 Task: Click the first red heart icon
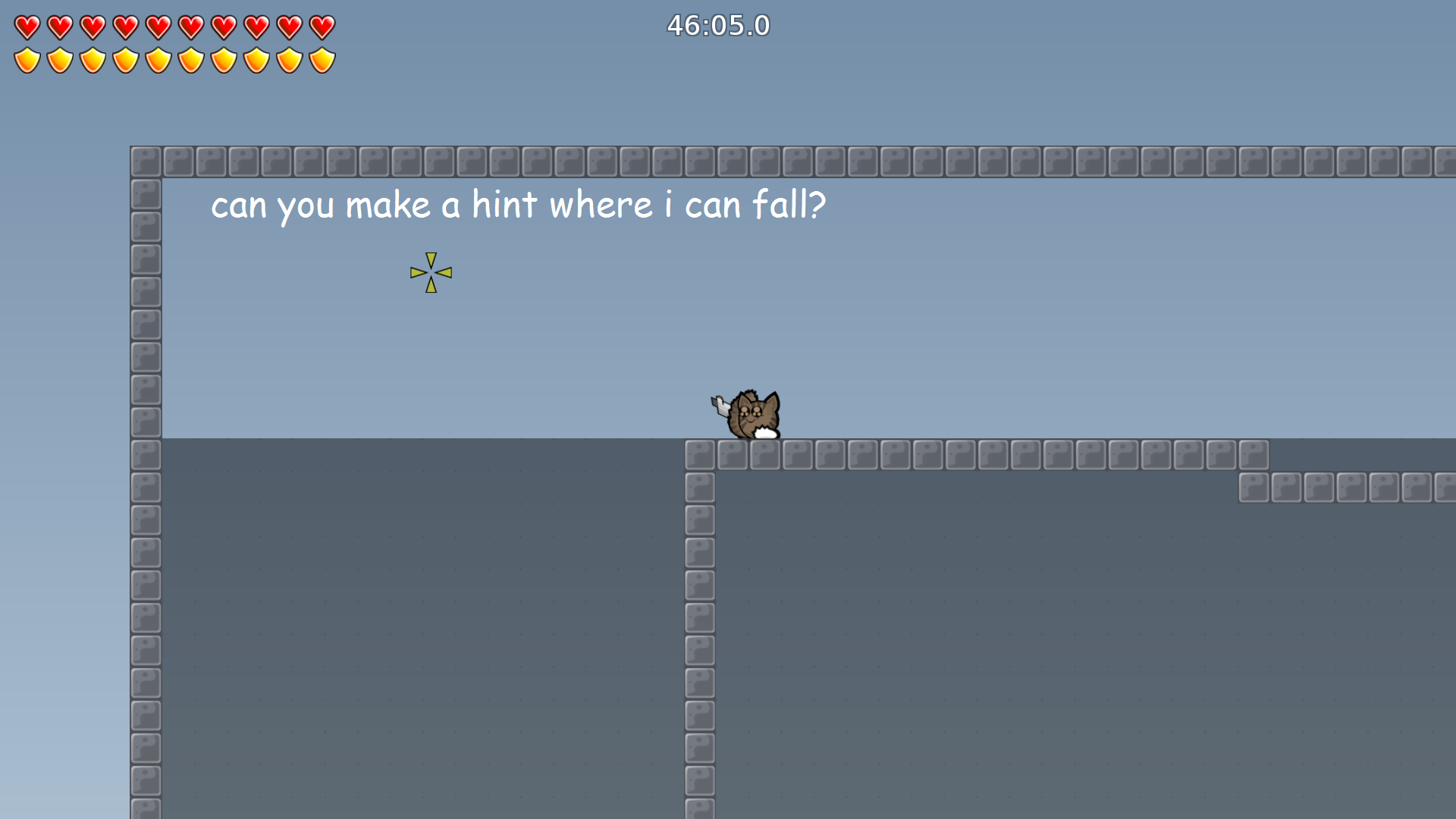pyautogui.click(x=27, y=25)
